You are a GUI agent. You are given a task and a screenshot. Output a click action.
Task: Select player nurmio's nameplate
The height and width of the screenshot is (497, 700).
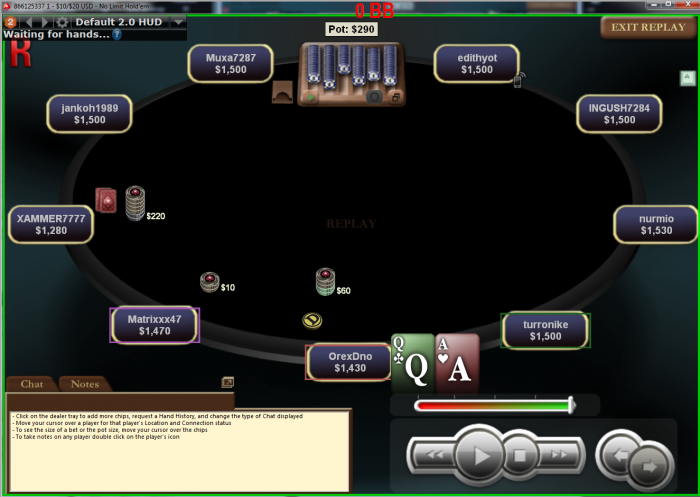656,224
